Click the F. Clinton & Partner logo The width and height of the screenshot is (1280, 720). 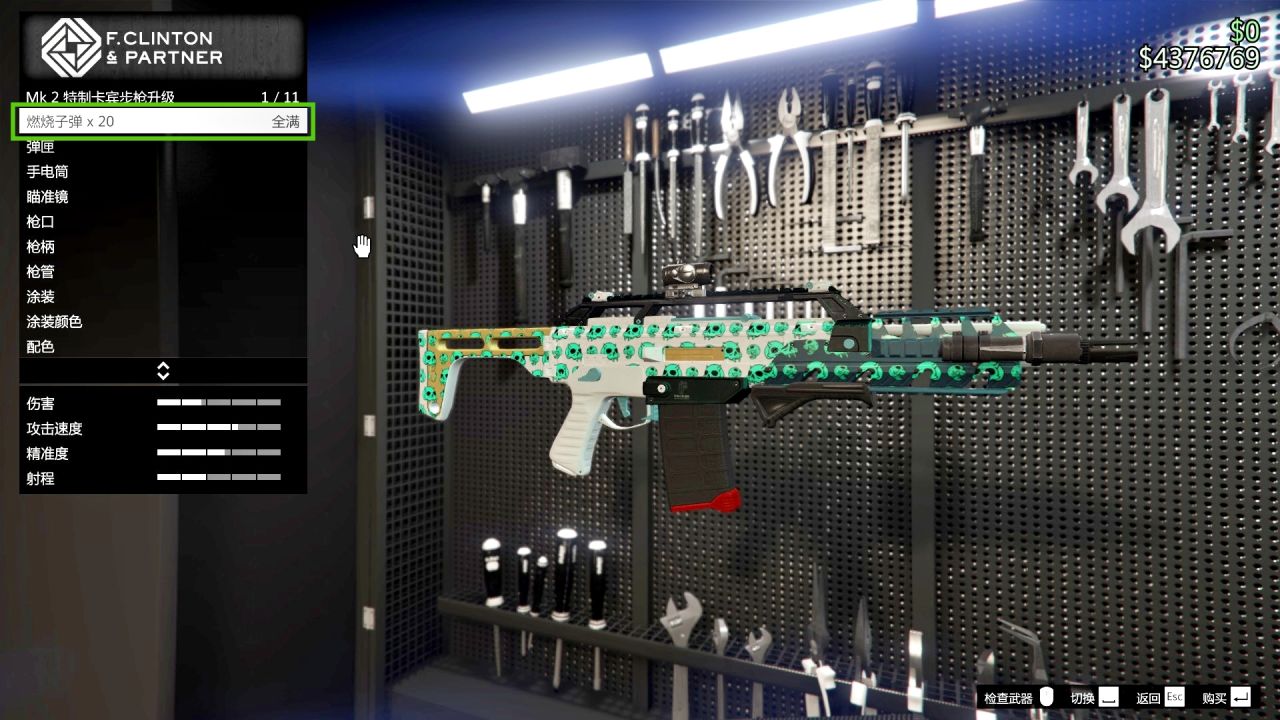70,45
